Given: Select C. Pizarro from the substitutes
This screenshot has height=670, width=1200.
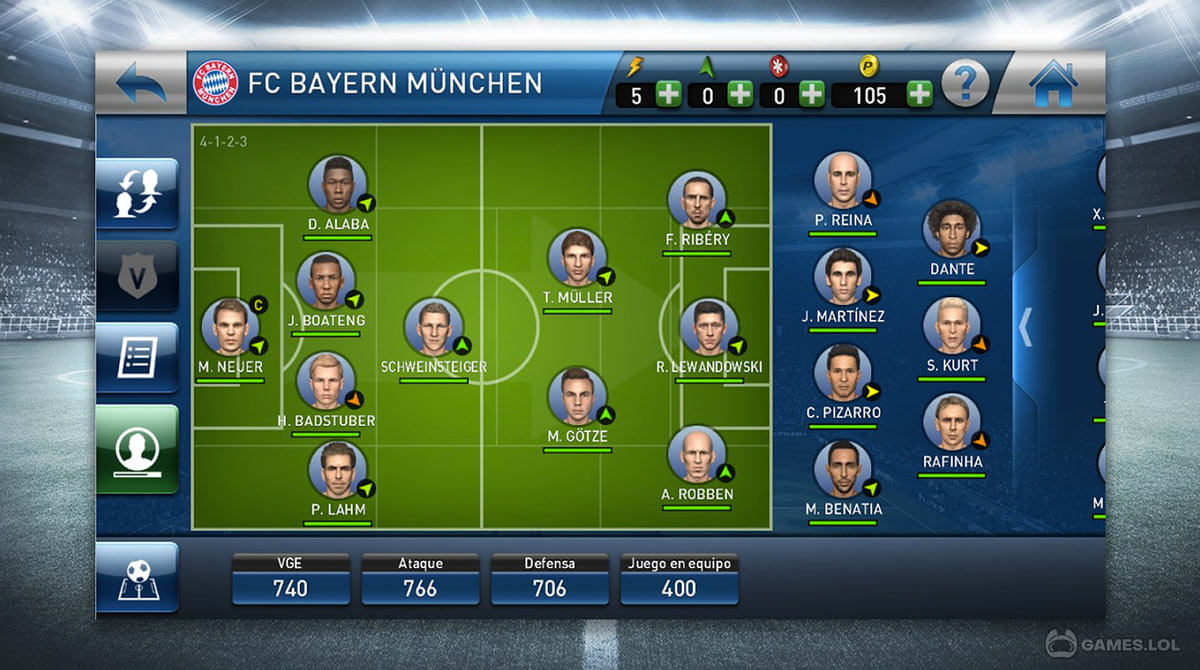Looking at the screenshot, I should [x=842, y=373].
